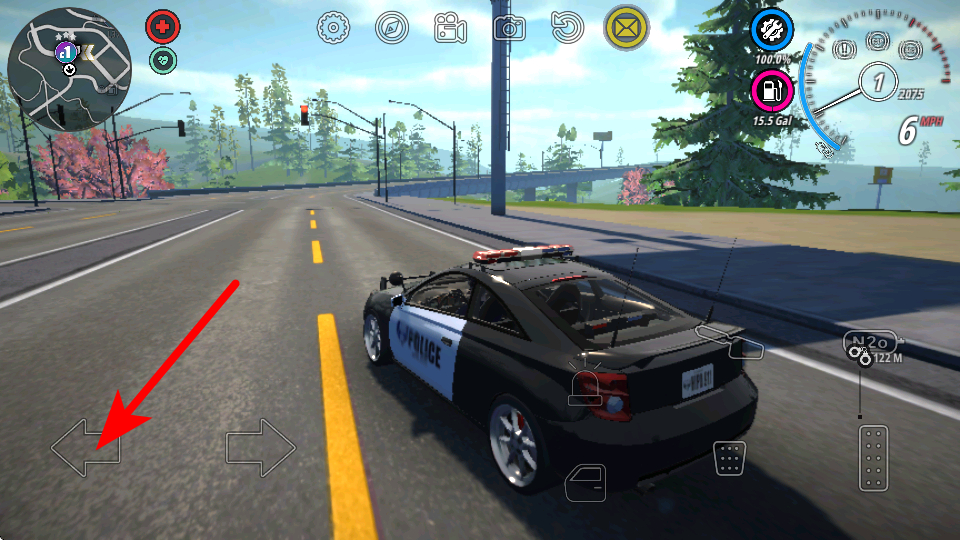
Task: Click the teal heart health icon
Action: tap(163, 61)
